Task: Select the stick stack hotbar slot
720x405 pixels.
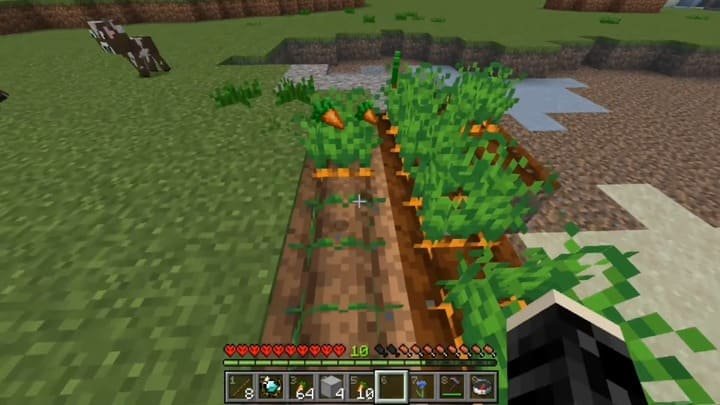Action: tap(241, 384)
